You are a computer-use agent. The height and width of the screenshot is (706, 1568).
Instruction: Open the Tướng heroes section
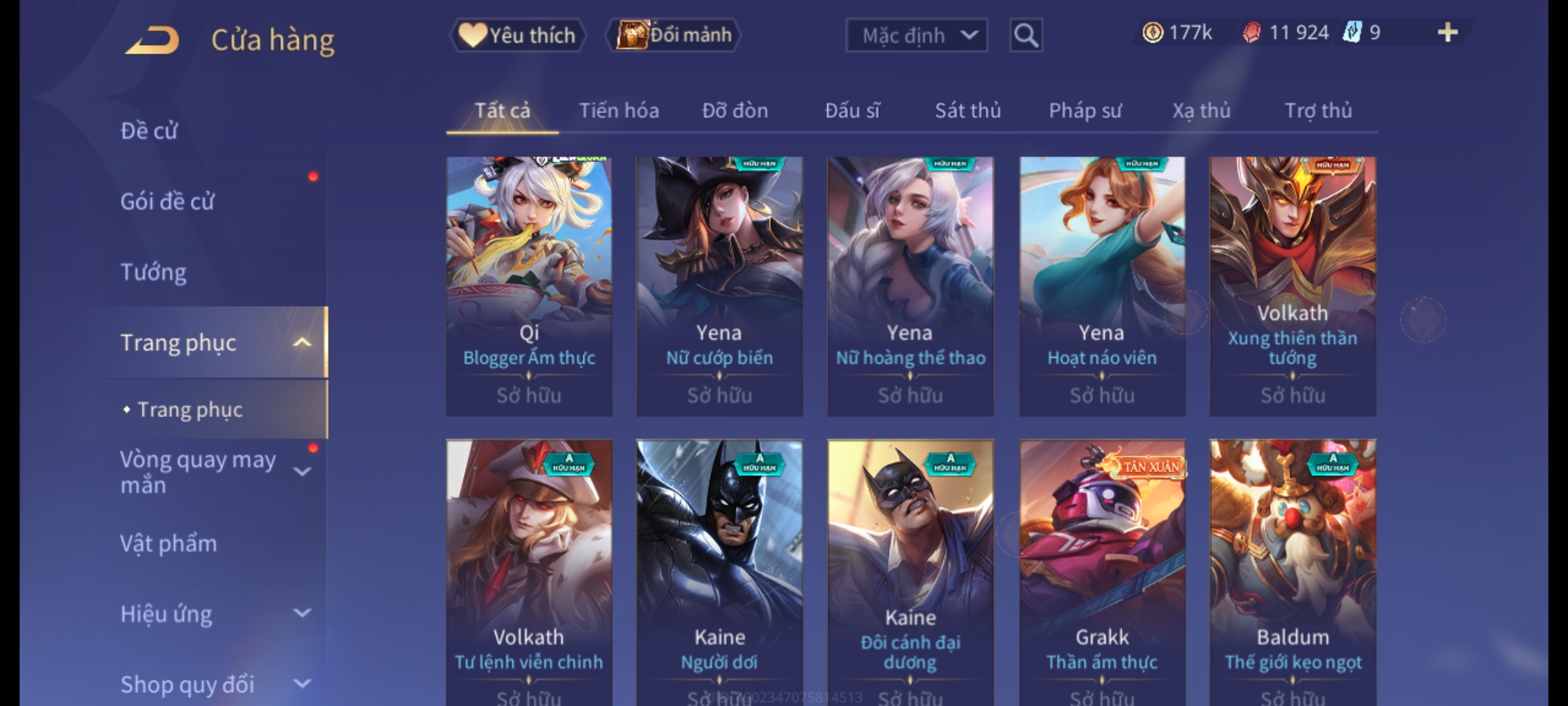click(154, 272)
